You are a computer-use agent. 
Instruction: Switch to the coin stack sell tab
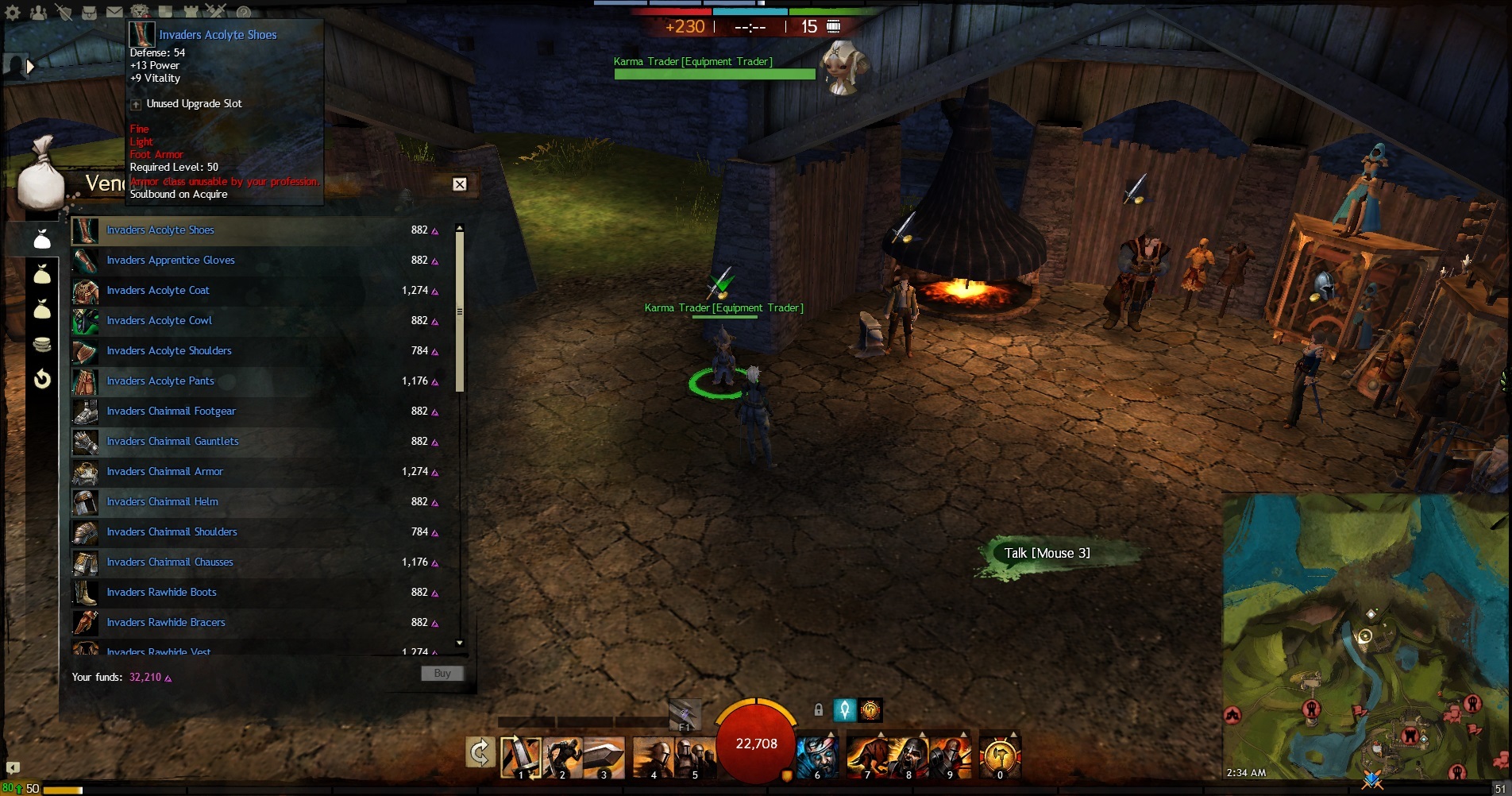click(42, 344)
